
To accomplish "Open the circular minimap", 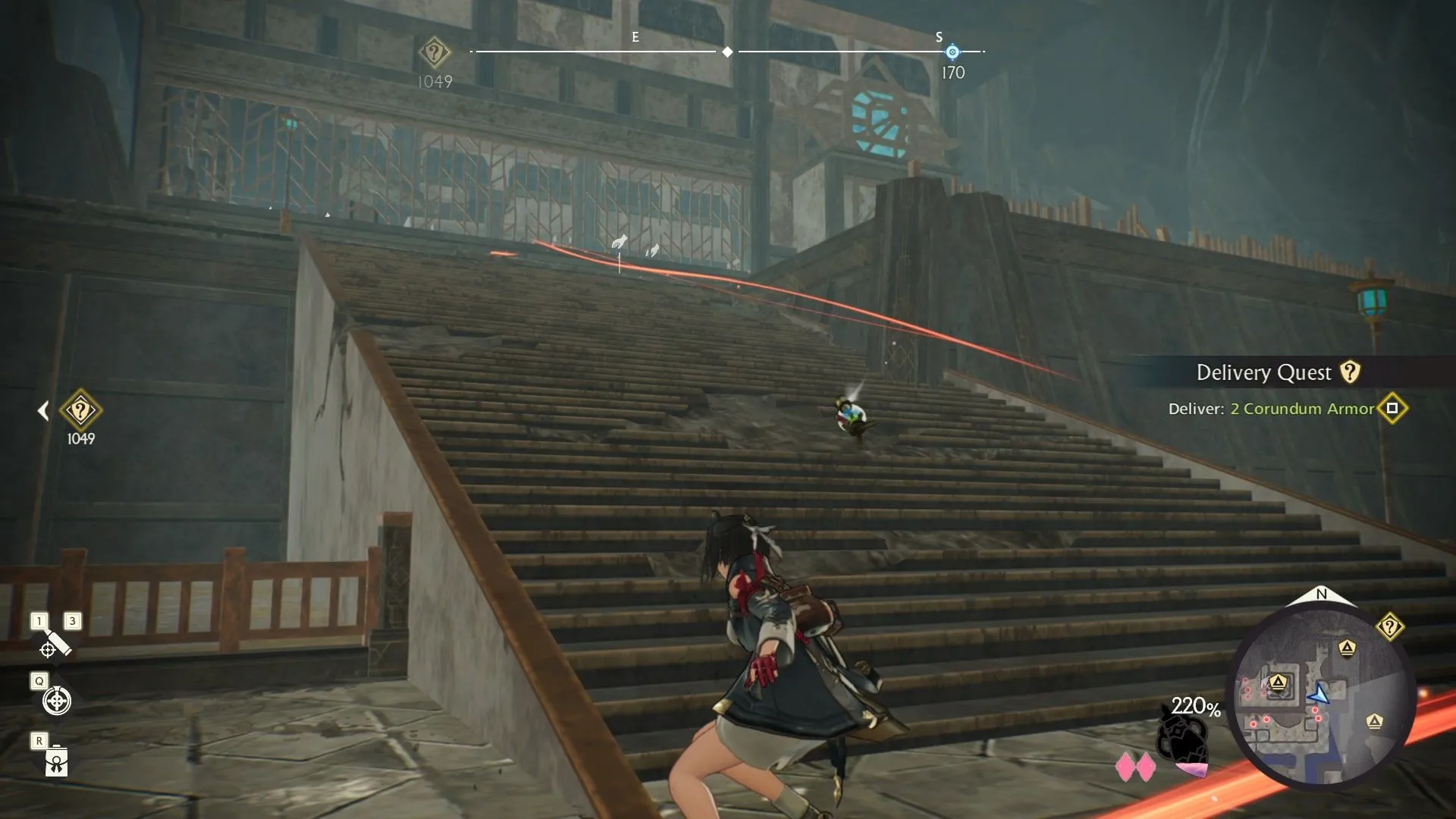I will coord(1323,696).
